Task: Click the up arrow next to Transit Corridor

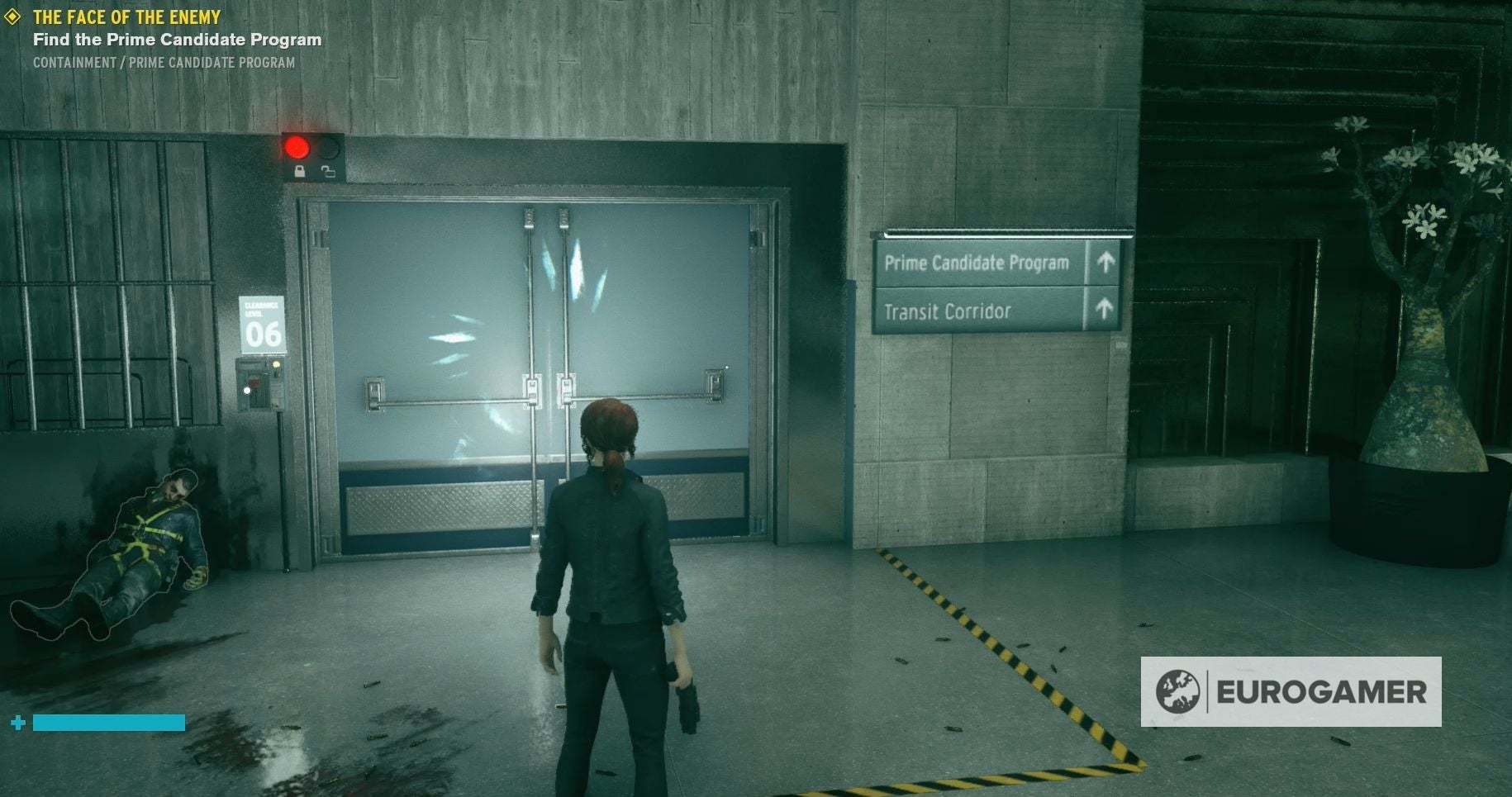Action: [x=1104, y=311]
